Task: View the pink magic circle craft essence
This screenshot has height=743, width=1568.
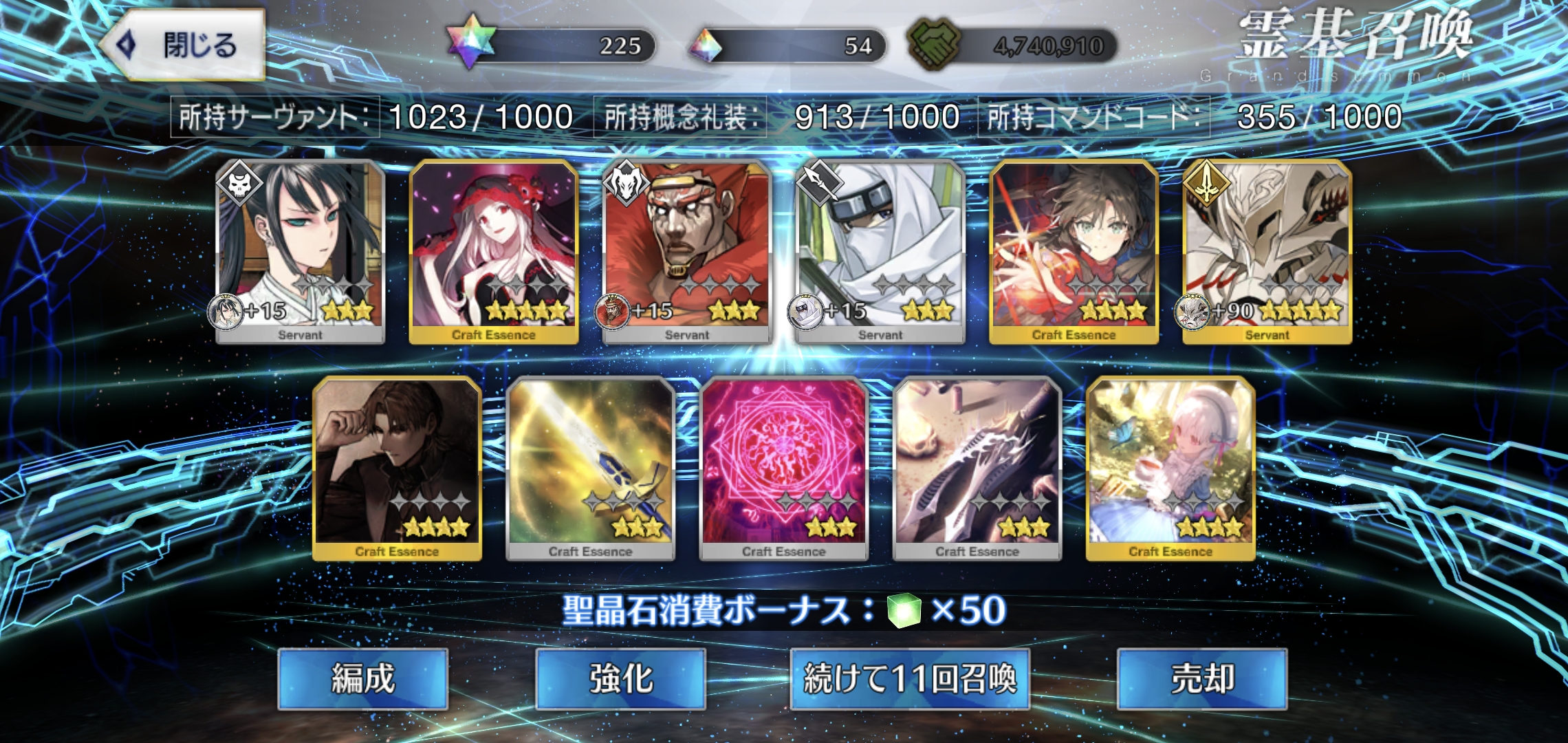Action: [x=783, y=468]
